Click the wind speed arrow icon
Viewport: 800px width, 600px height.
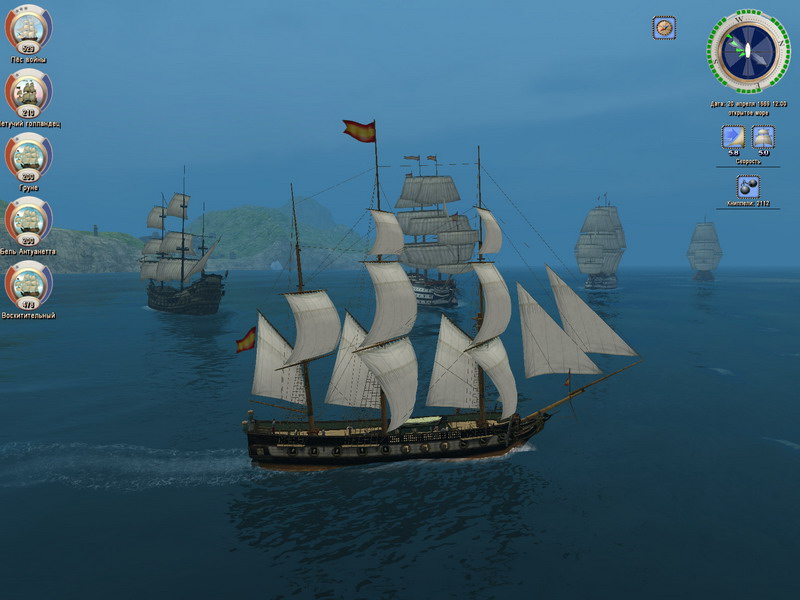coord(733,137)
